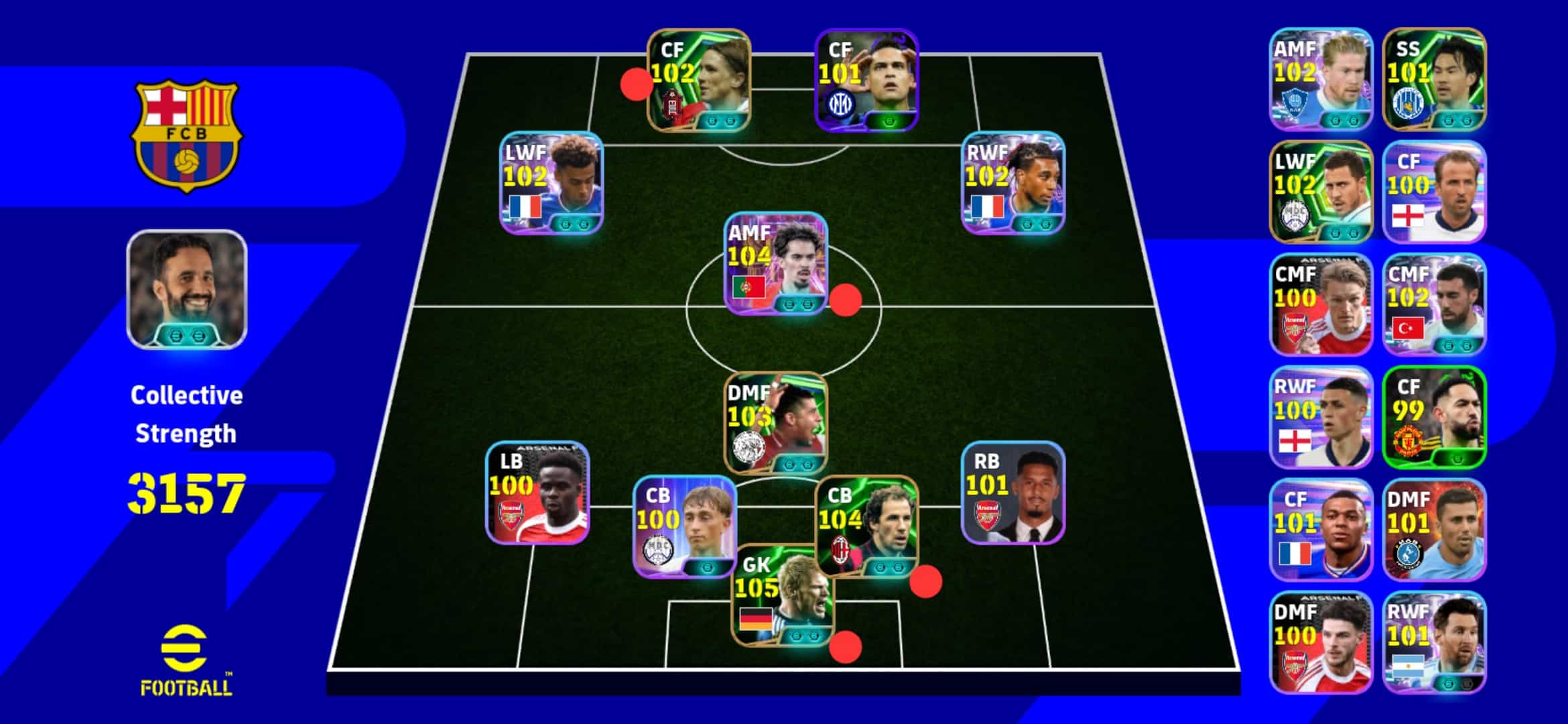Viewport: 1568px width, 724px height.
Task: Choose substitute CF 99 Manchester United card
Action: click(1434, 417)
